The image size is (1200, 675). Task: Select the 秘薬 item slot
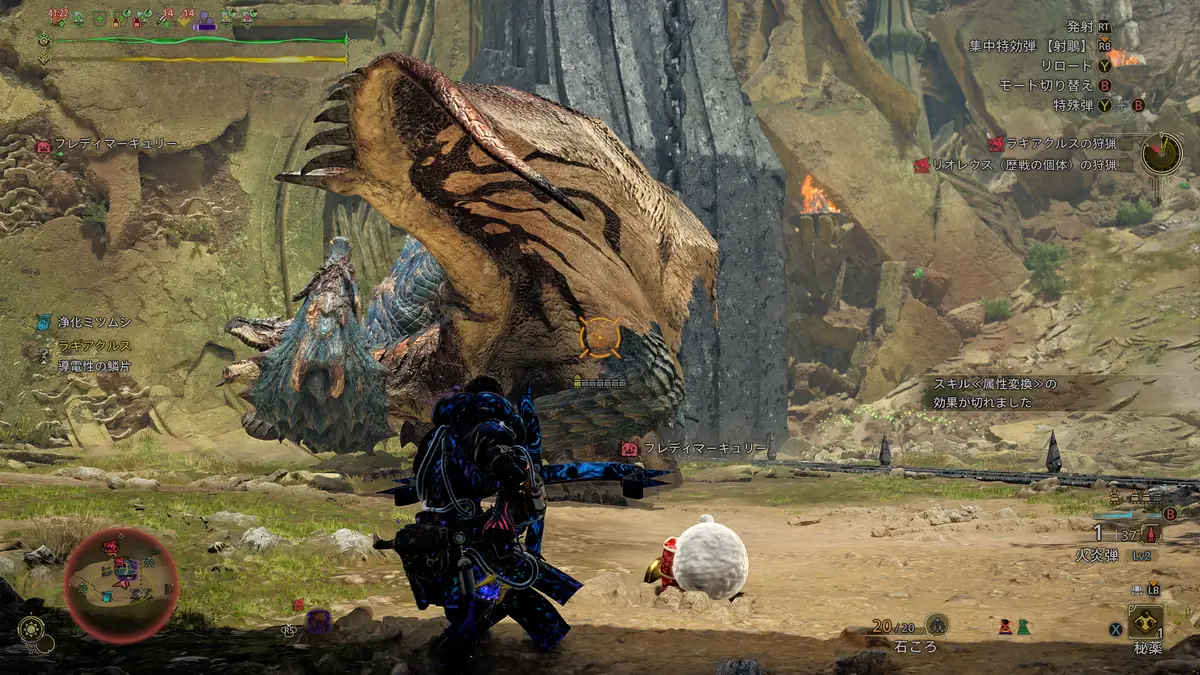click(x=1145, y=622)
